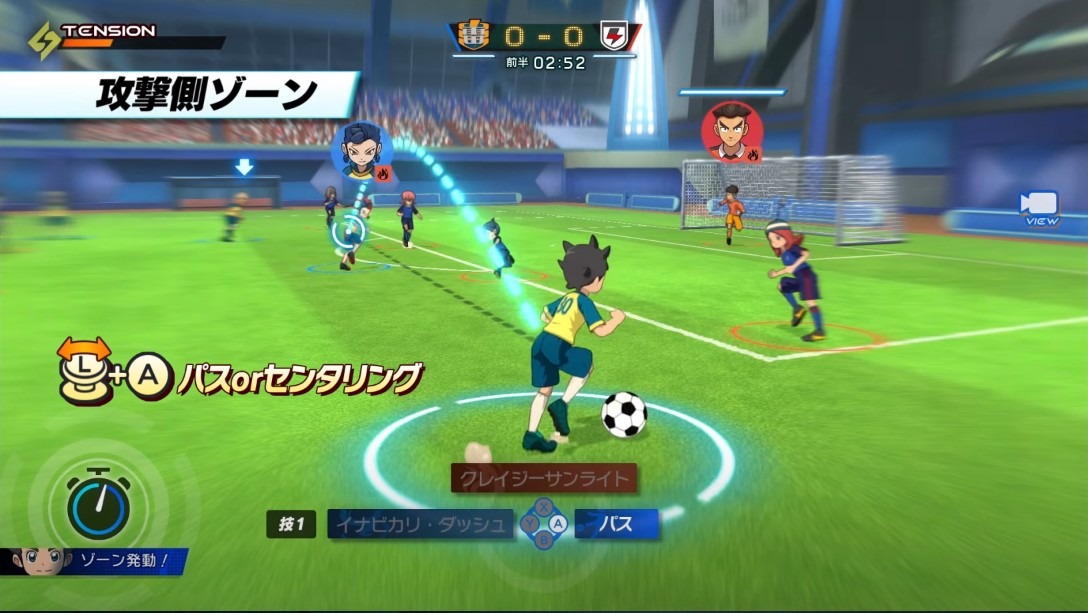Select the opposing goalkeeper portrait

(732, 131)
